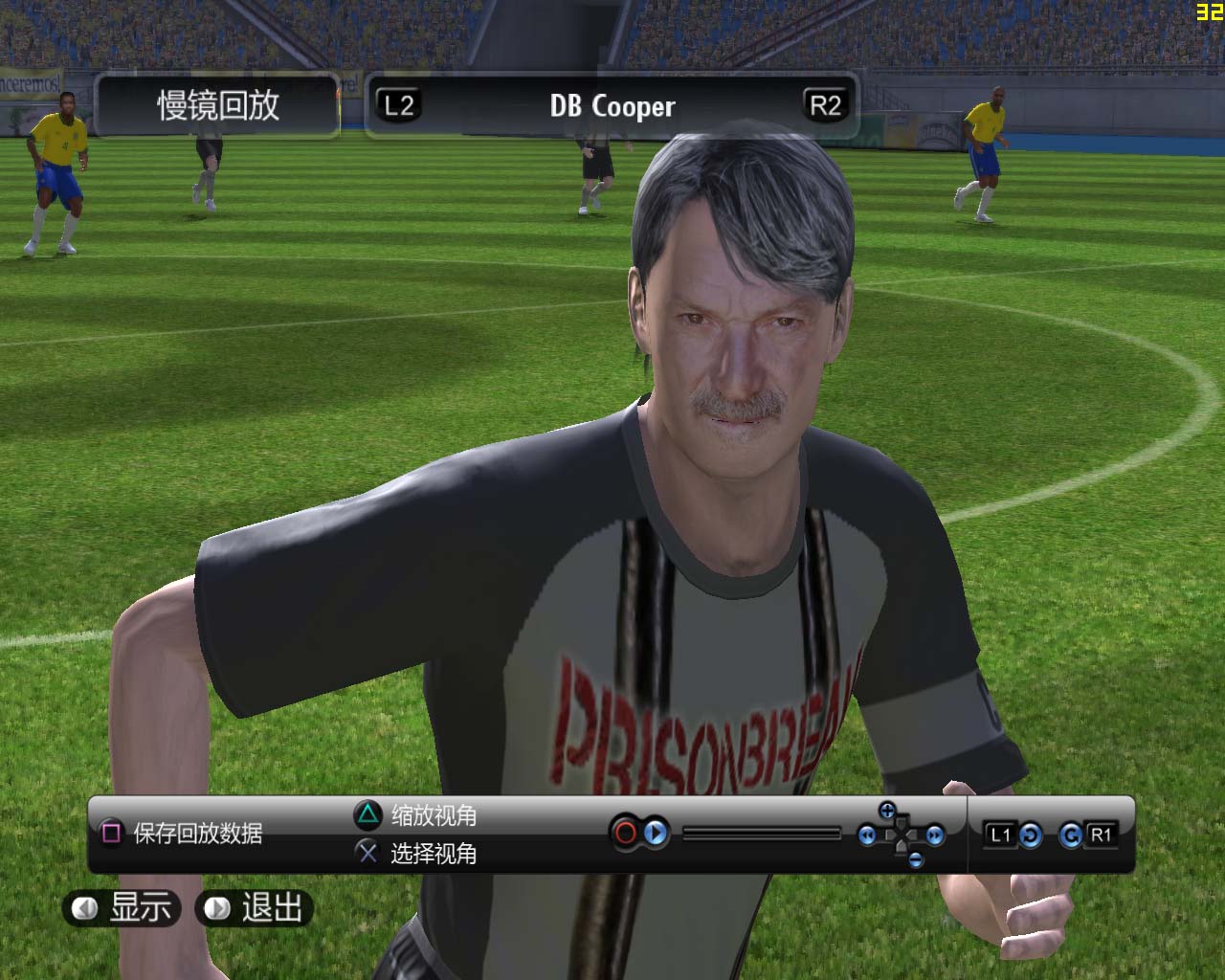Select the DB Cooper player name bar
The height and width of the screenshot is (980, 1225).
(612, 106)
